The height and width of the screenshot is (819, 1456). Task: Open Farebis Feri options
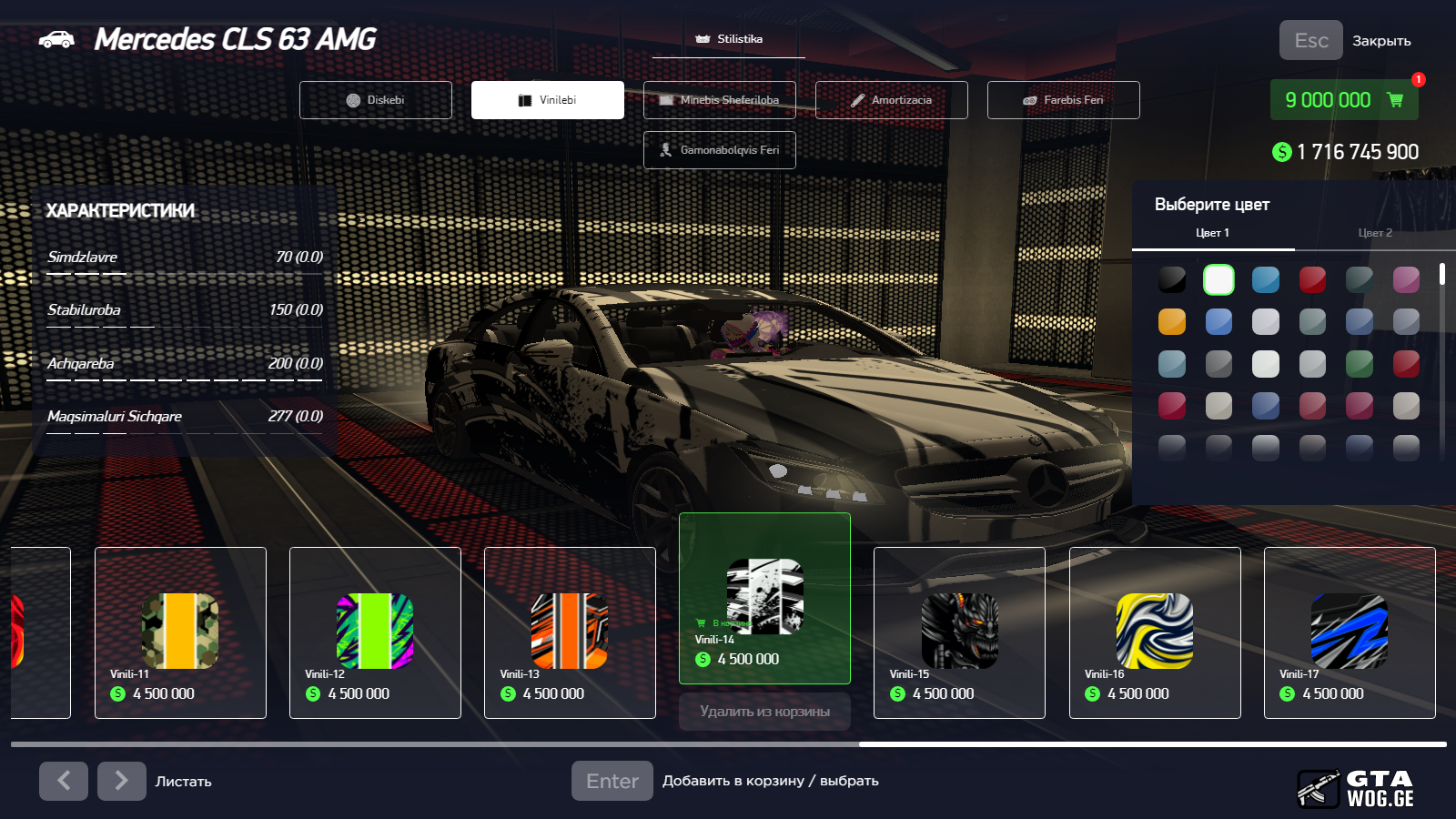point(1063,100)
